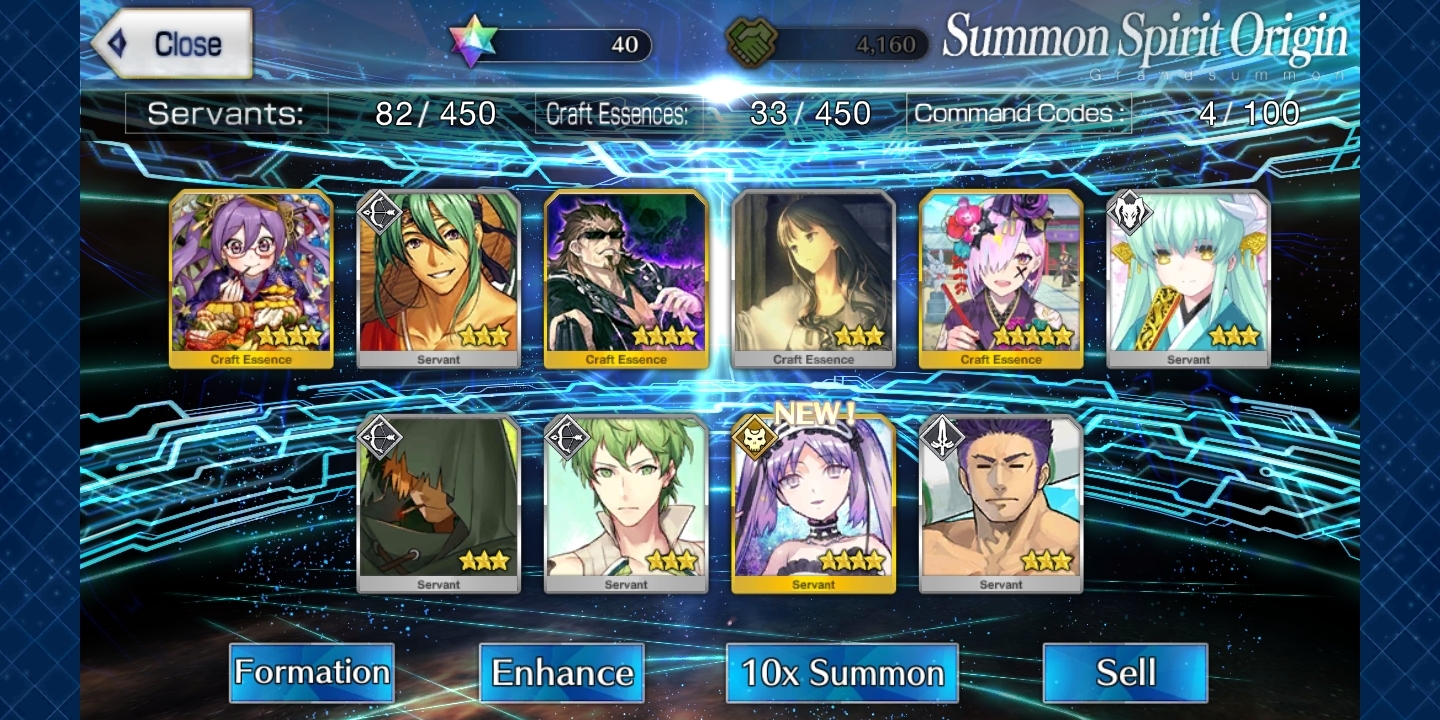Perform another 10x Summon
Viewport: 1440px width, 720px height.
842,672
